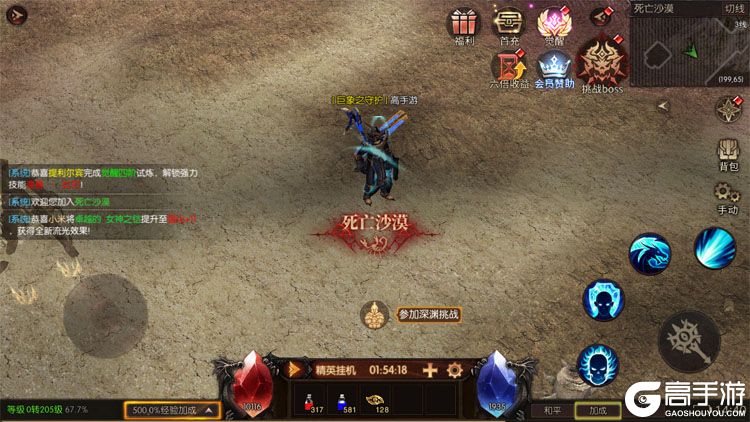Image resolution: width=750 pixels, height=422 pixels.
Task: Activate the blue light burst skill
Action: 715,247
